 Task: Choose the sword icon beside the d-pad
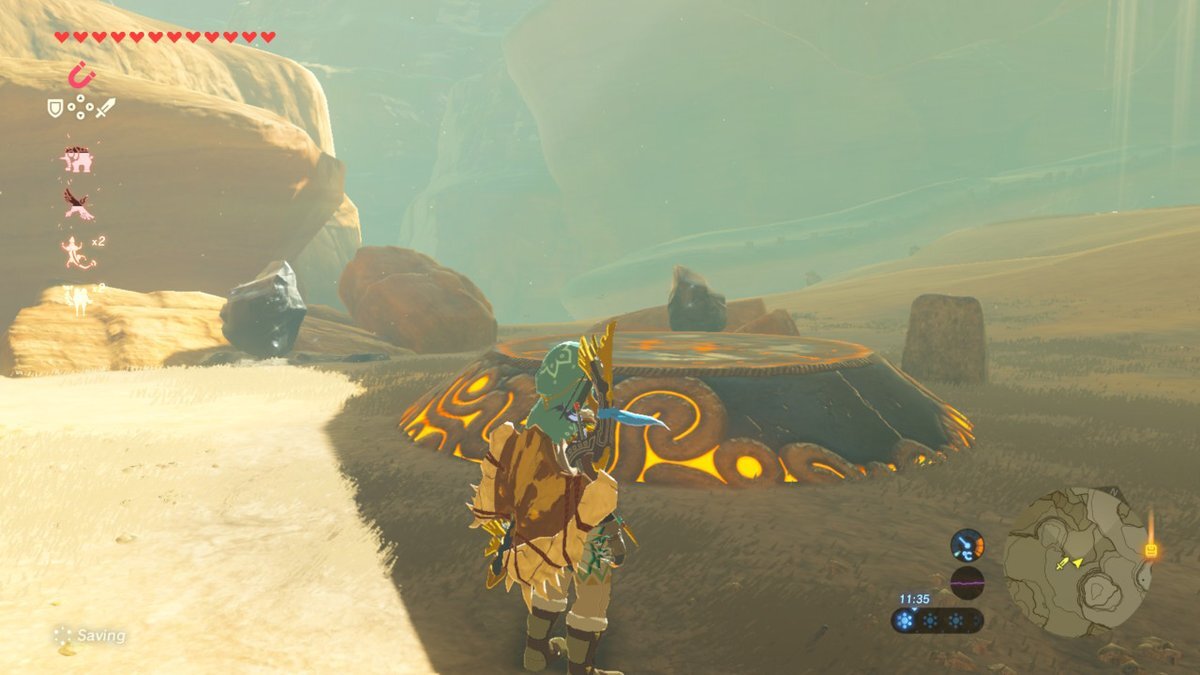coord(105,107)
